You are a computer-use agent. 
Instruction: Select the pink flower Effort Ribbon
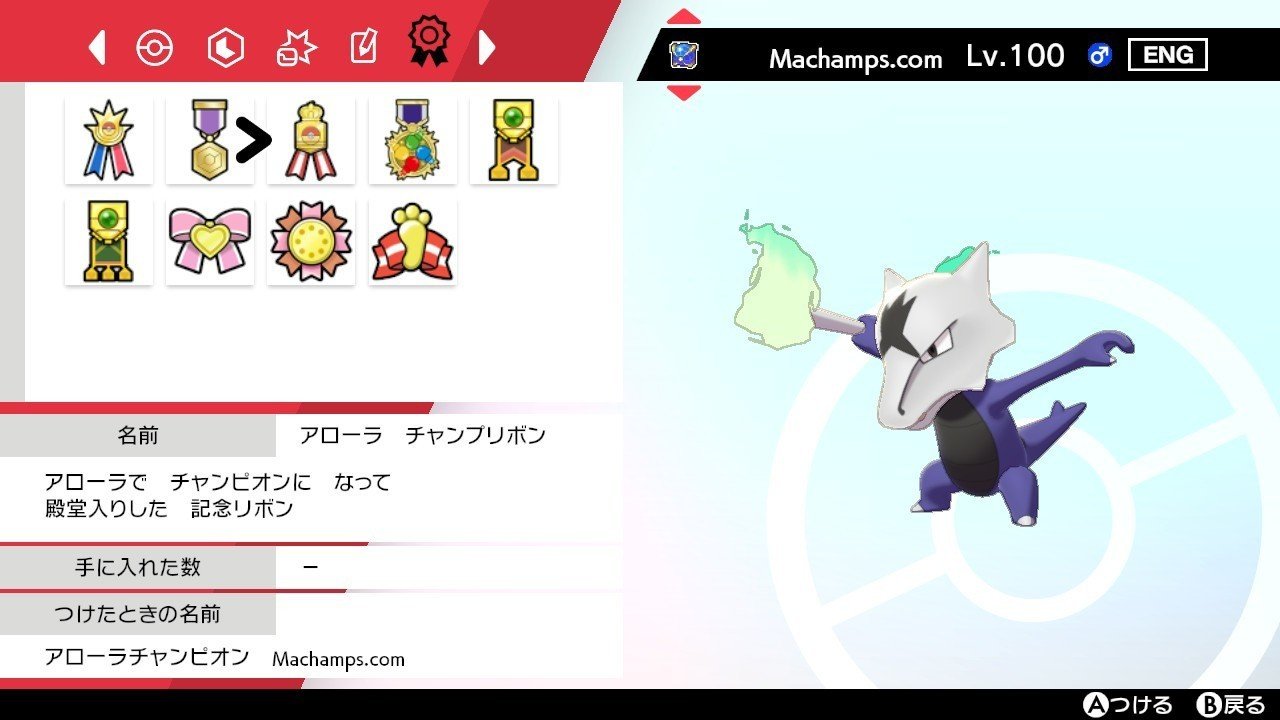(310, 241)
